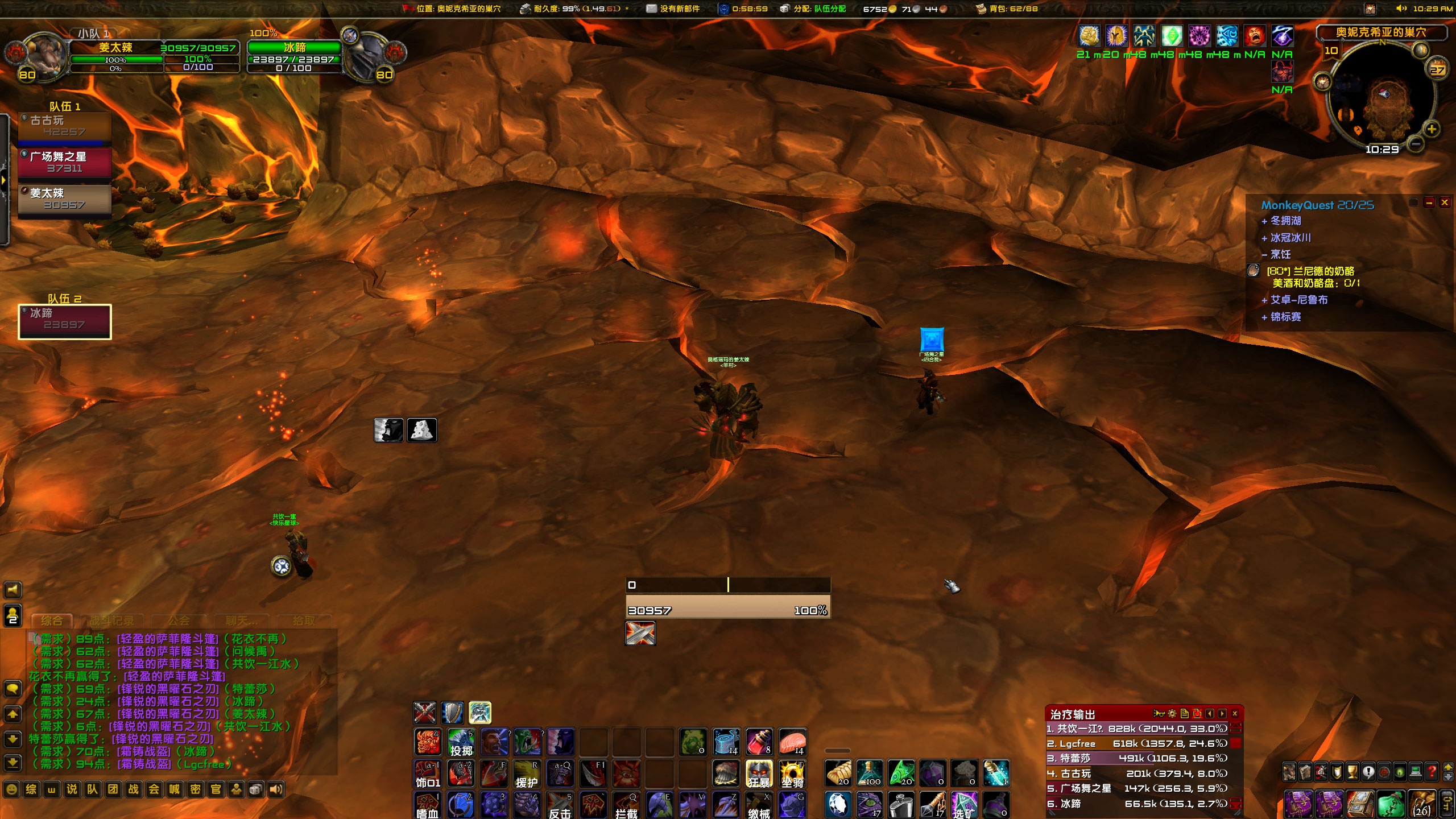Click the Recount report document icon
This screenshot has height=819, width=1456.
pyautogui.click(x=1185, y=714)
